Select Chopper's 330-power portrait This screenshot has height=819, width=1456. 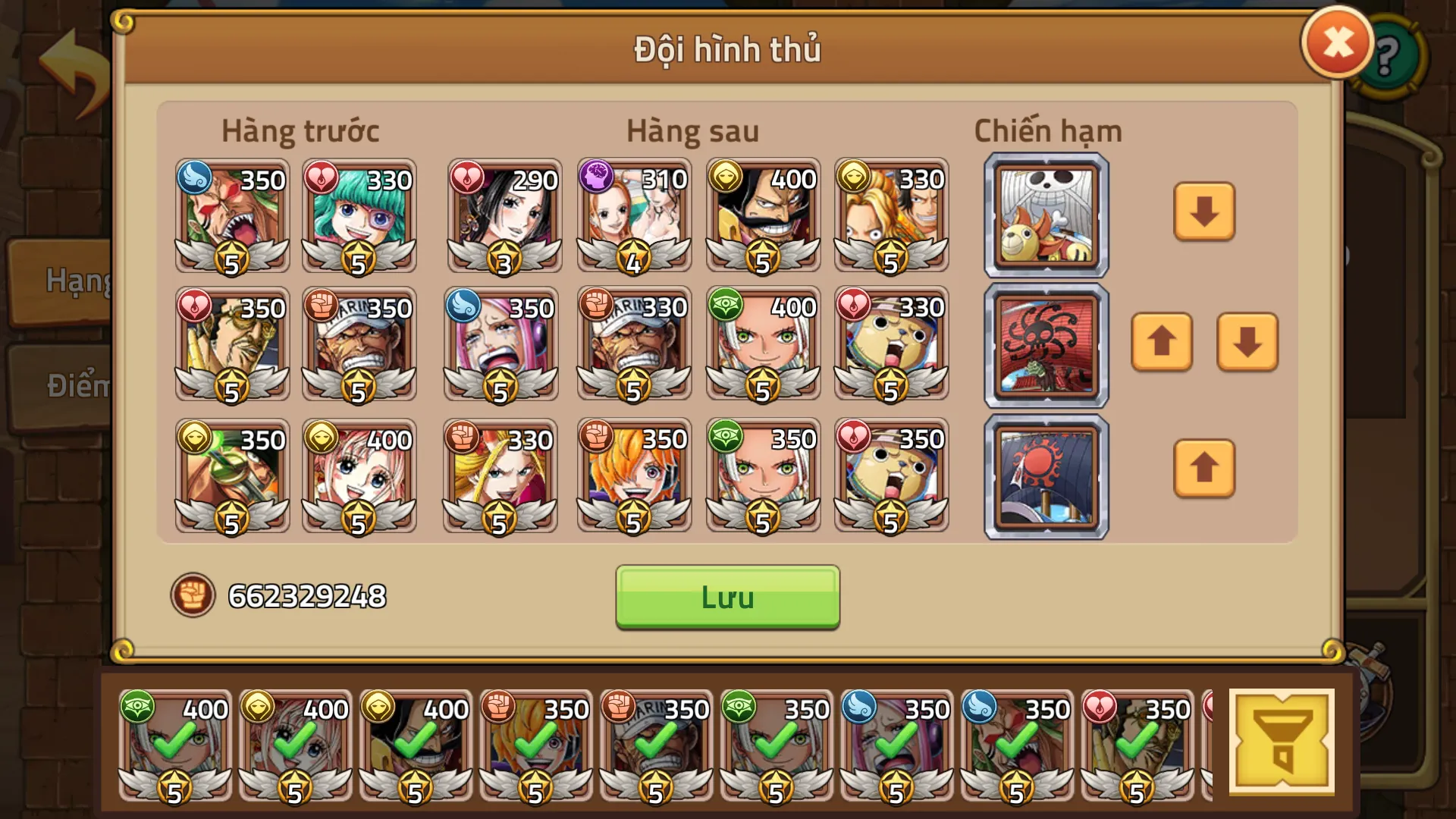coord(891,345)
